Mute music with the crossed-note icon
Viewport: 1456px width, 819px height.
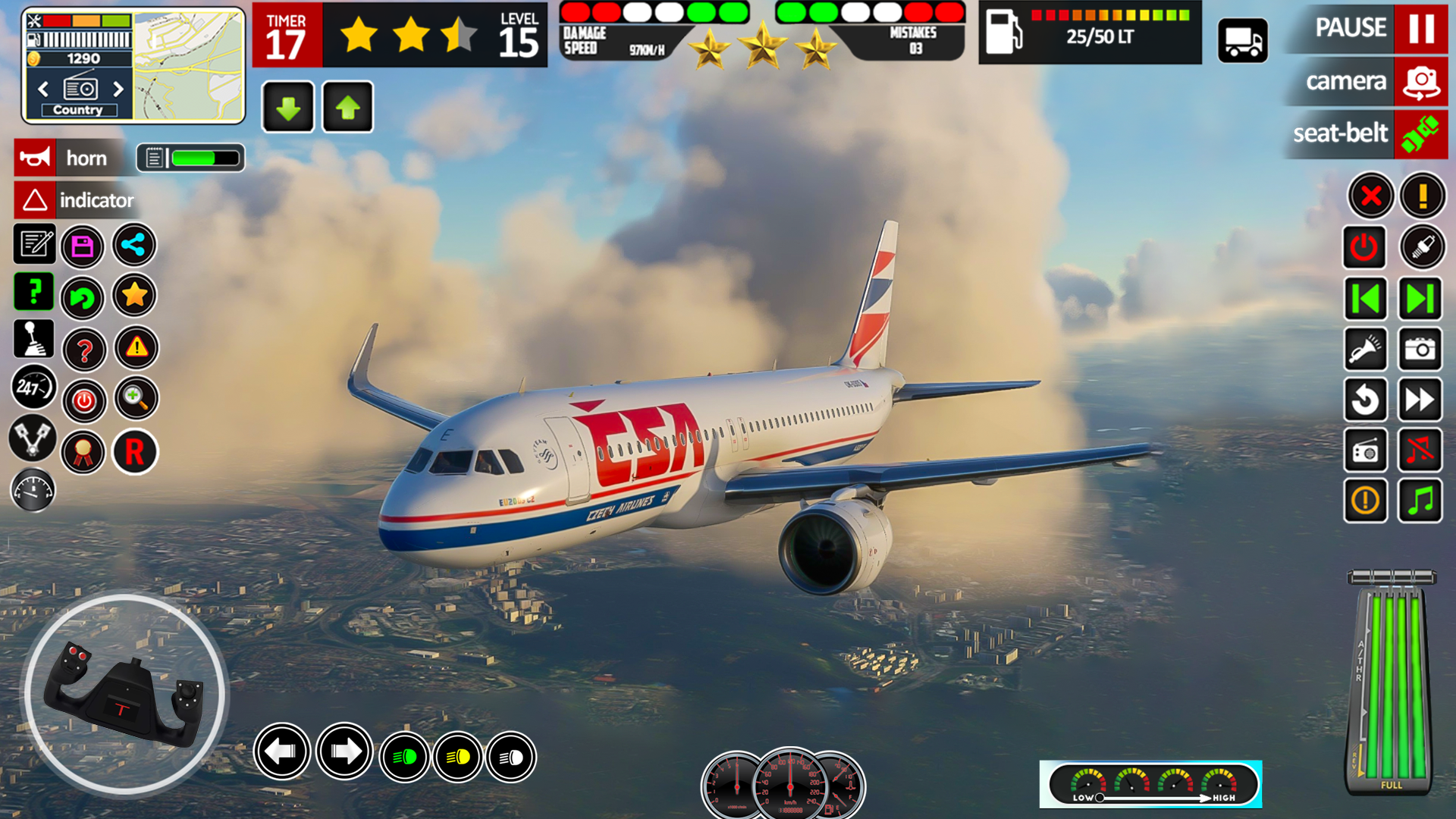click(1420, 450)
